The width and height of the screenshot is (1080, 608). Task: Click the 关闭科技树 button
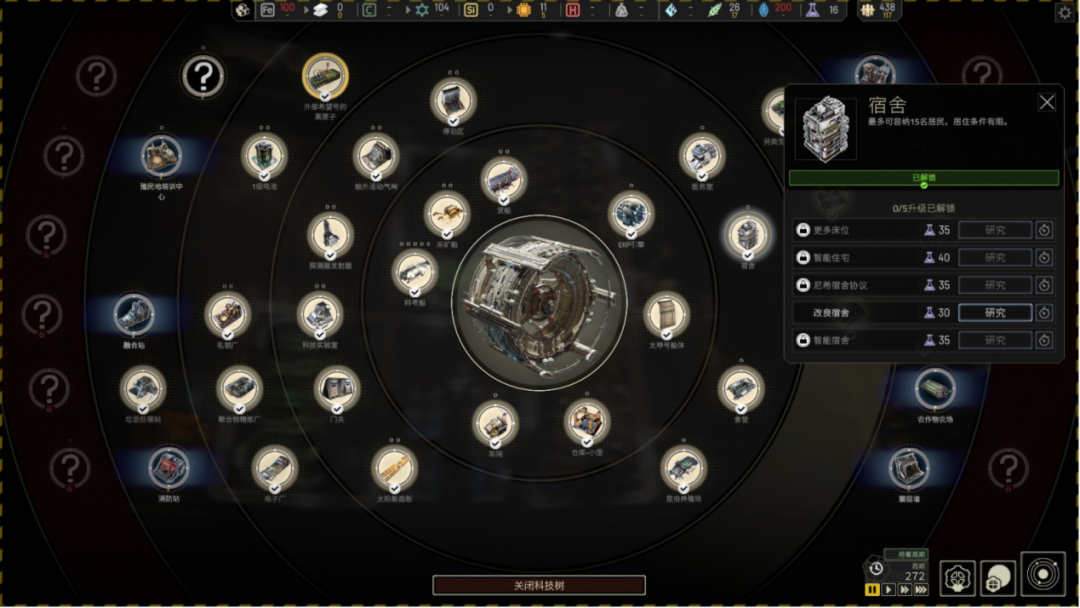pos(539,585)
